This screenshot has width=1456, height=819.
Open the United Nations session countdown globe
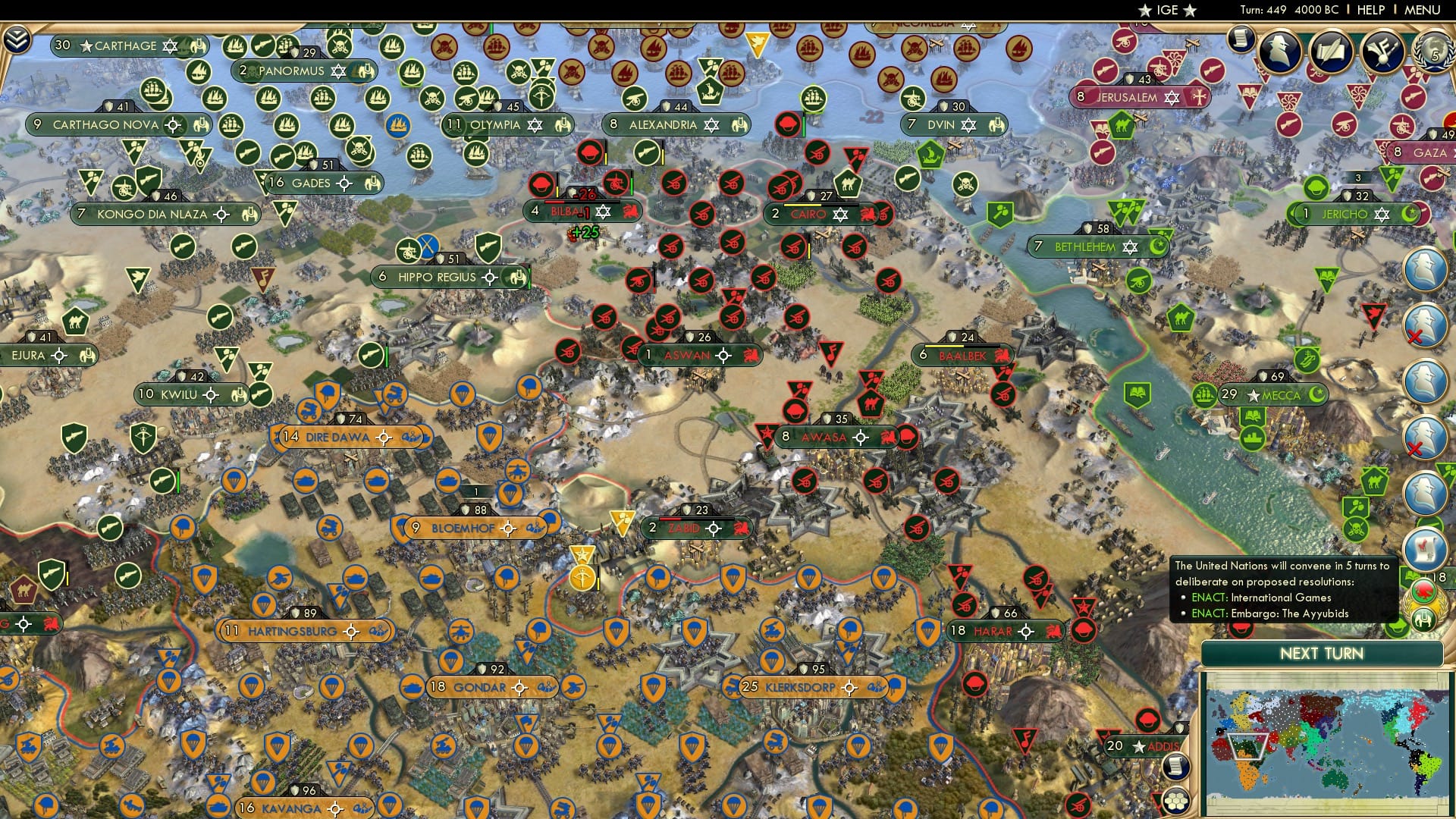coord(1432,51)
